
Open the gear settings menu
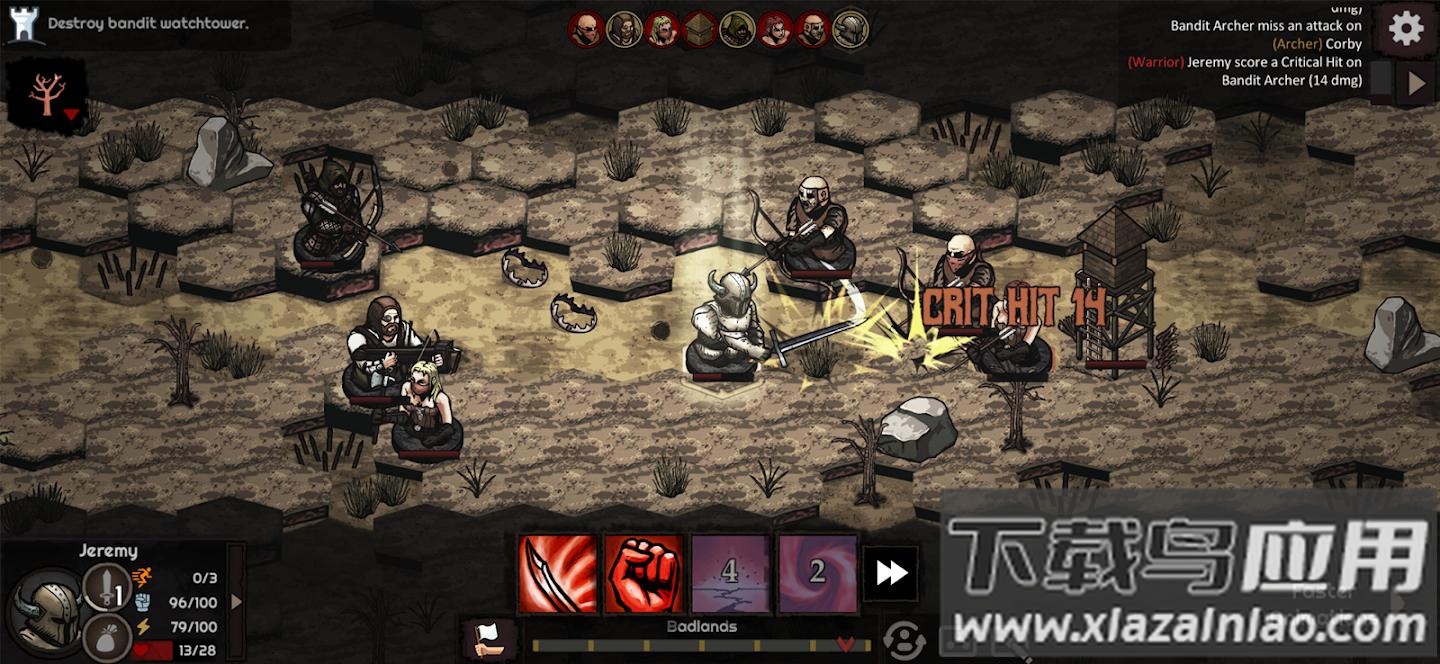point(1406,29)
